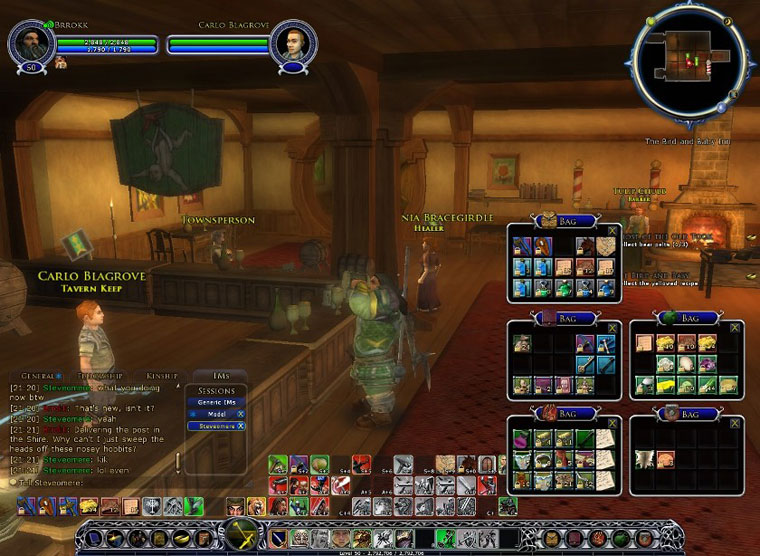Select Carlo Blagrove's target portrait
Image resolution: width=760 pixels, height=556 pixels.
[294, 44]
